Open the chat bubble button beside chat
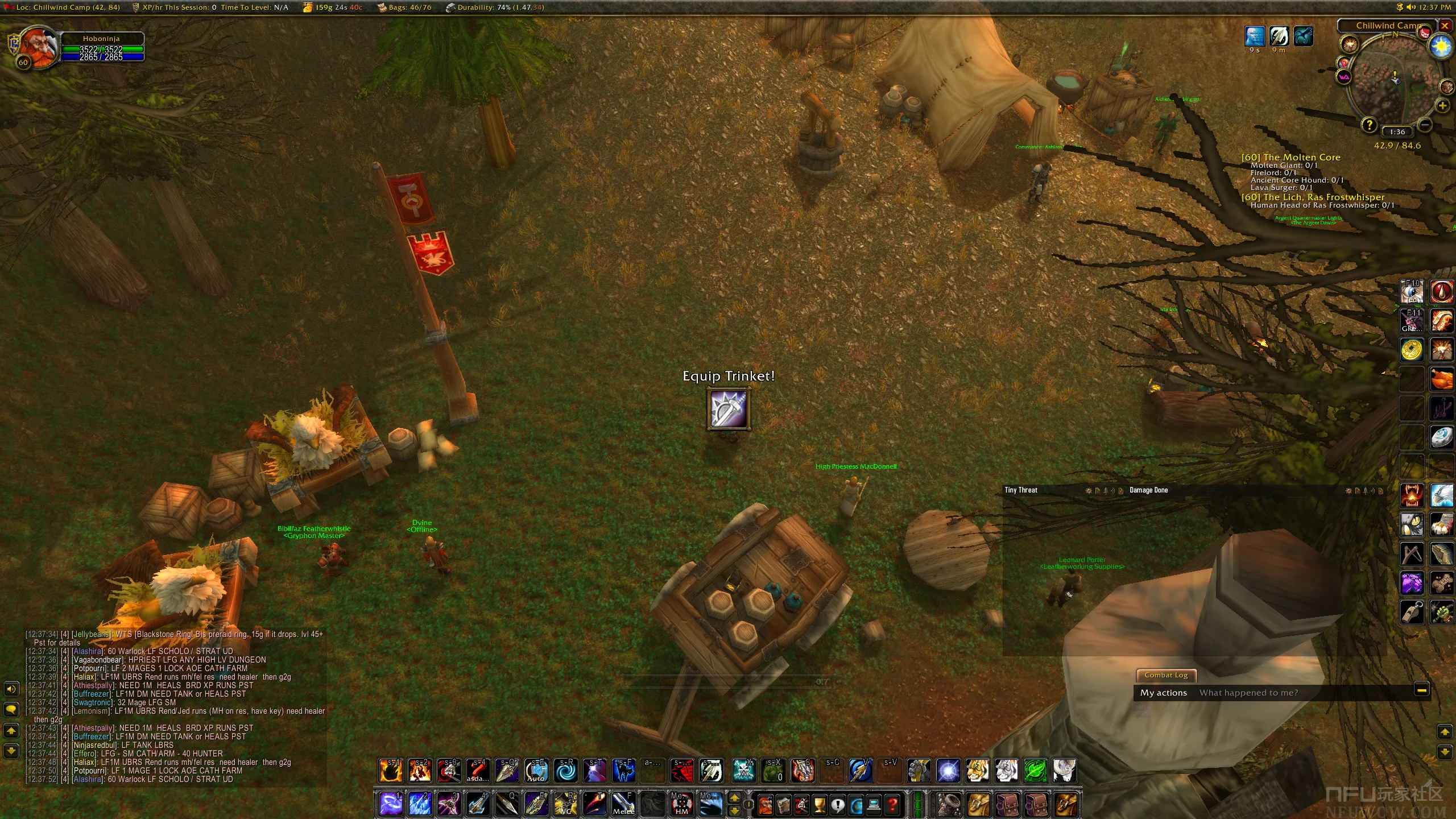 [11, 709]
